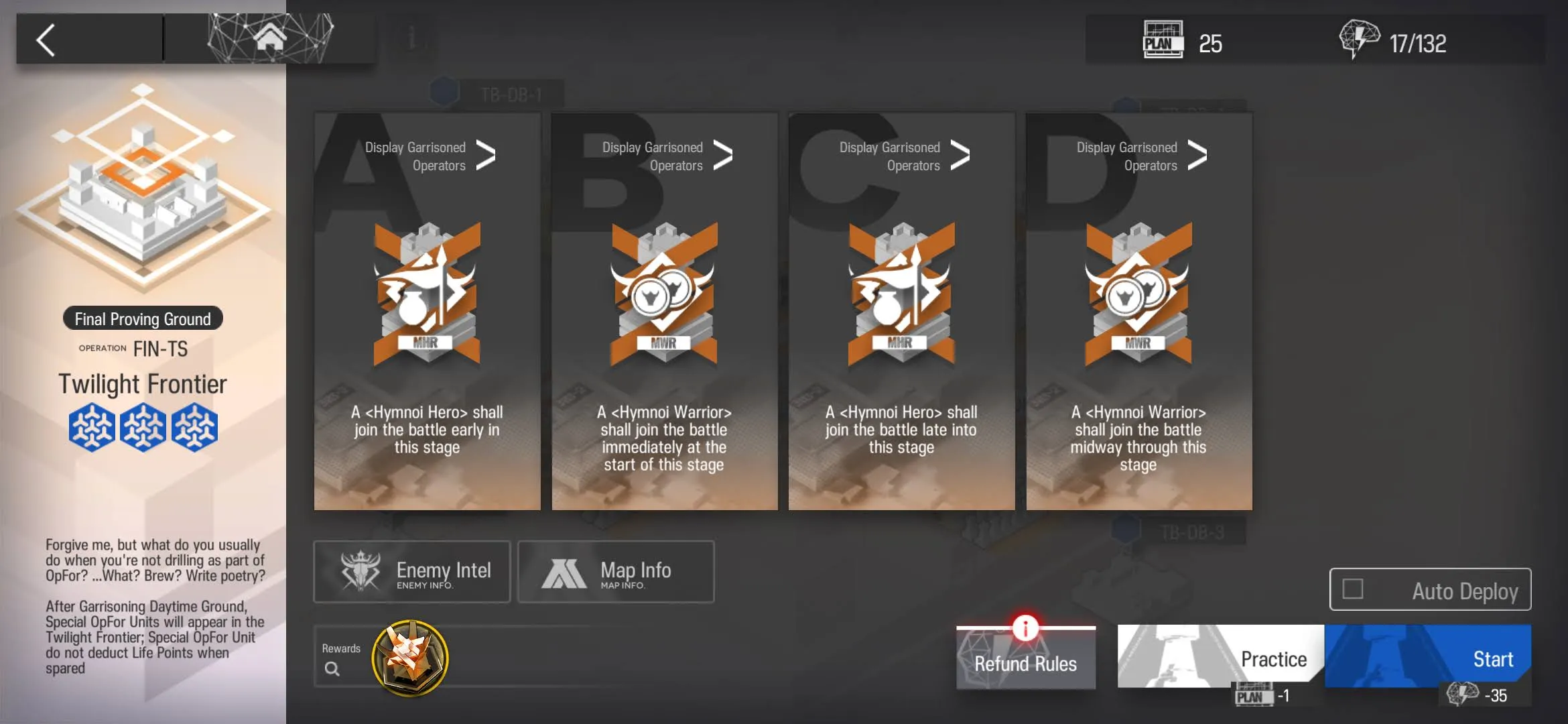Image resolution: width=1568 pixels, height=724 pixels.
Task: Show garrisoned operators for zone B
Action: click(x=667, y=156)
